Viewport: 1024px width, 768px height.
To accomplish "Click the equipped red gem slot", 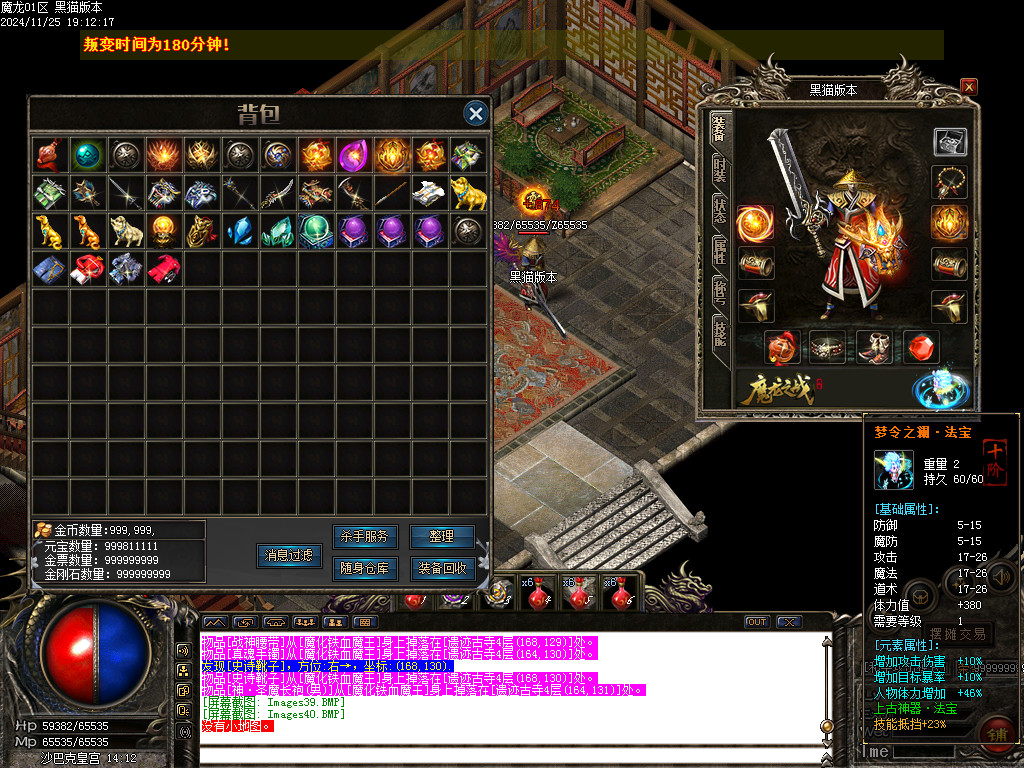I will point(921,347).
